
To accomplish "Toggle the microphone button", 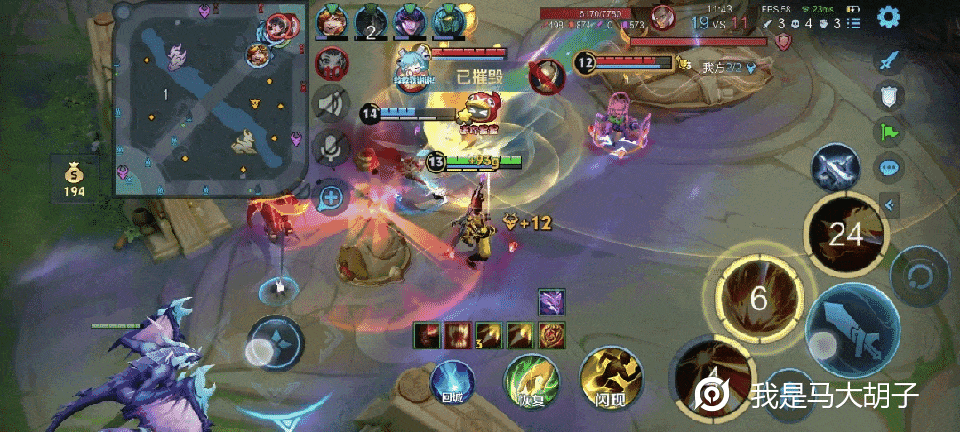I will (331, 148).
